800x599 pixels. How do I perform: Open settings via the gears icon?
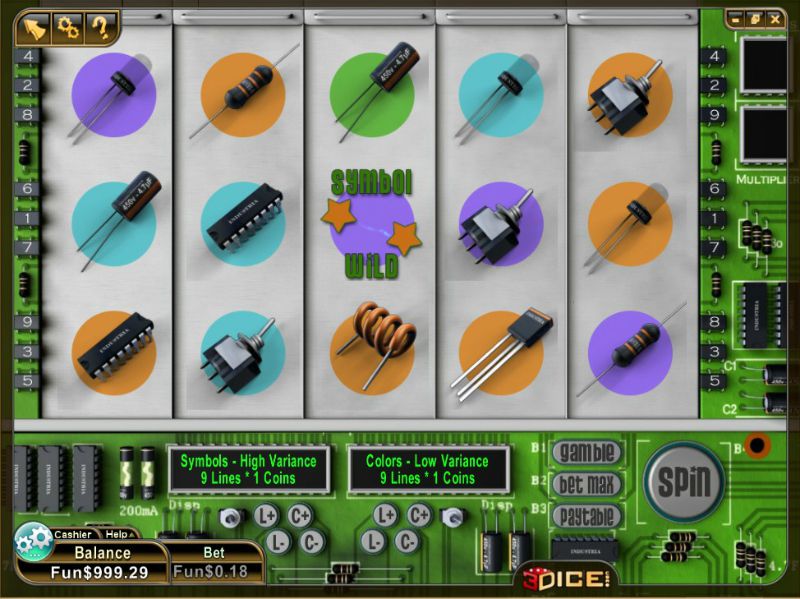[68, 27]
